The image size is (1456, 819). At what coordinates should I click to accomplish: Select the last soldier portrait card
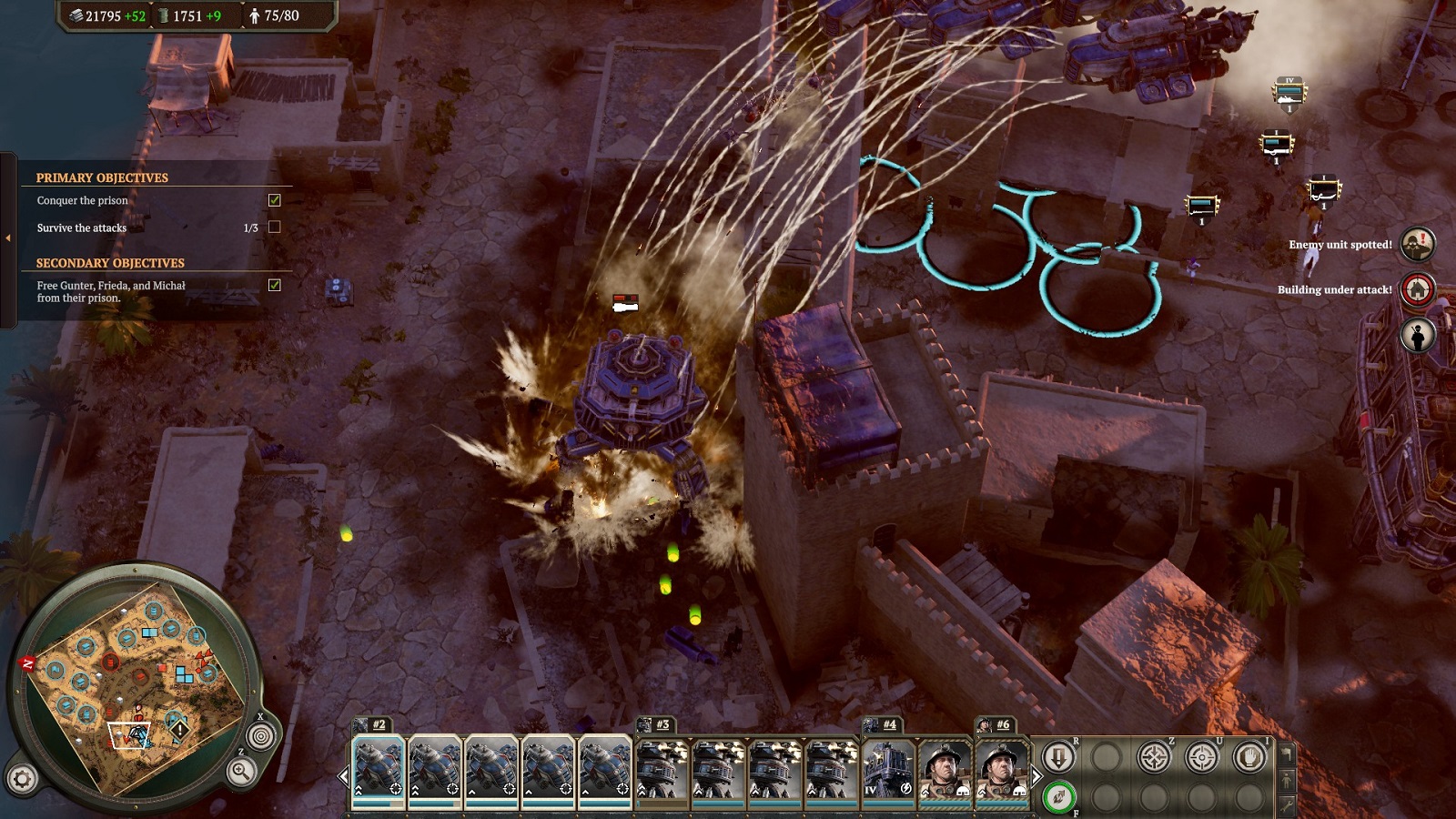[1001, 770]
